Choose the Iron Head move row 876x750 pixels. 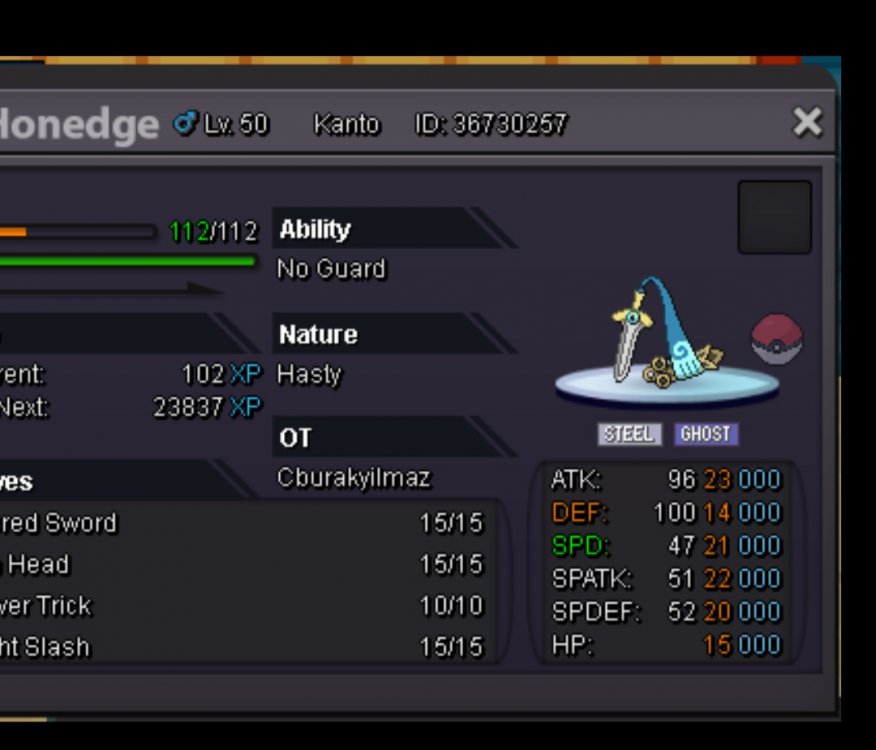pyautogui.click(x=240, y=565)
